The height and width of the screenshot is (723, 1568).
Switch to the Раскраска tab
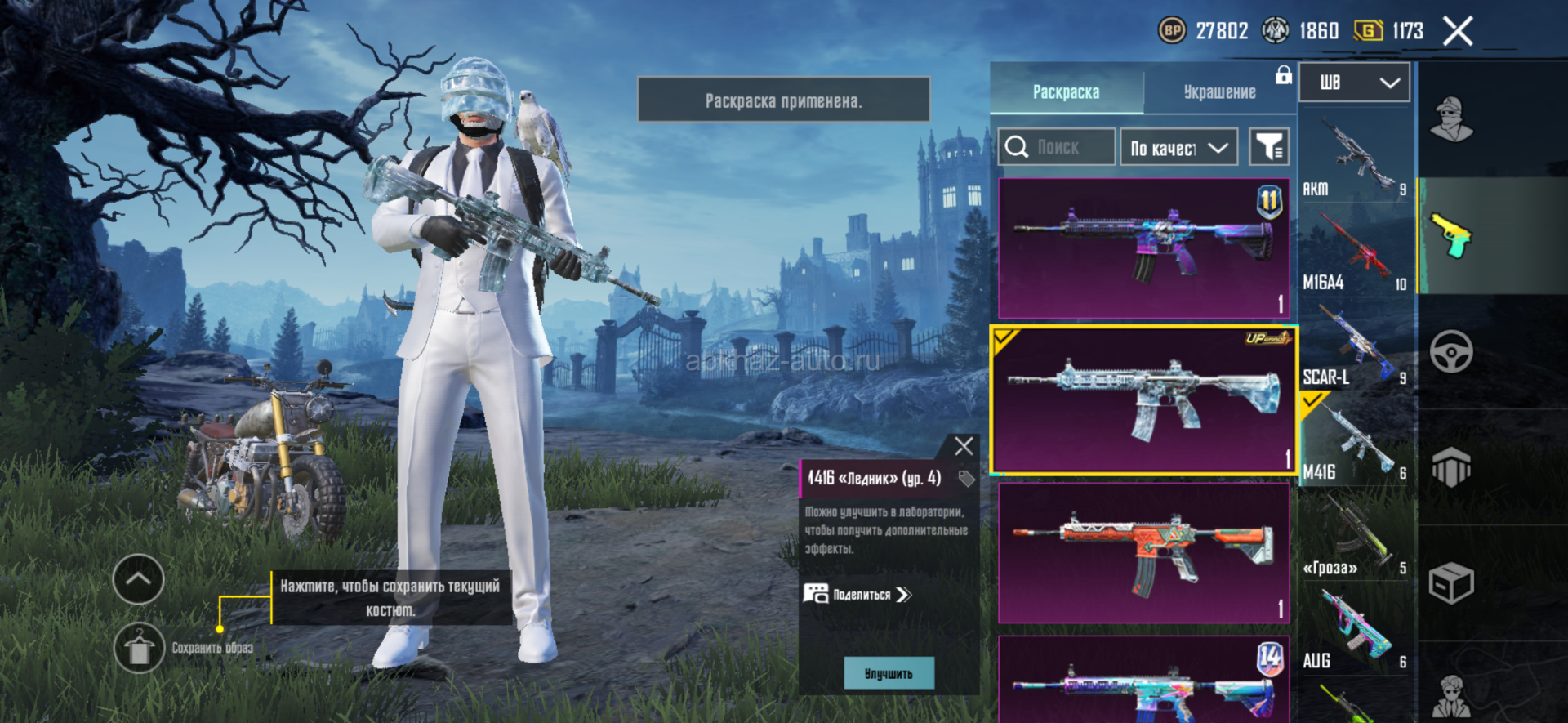pyautogui.click(x=1066, y=92)
